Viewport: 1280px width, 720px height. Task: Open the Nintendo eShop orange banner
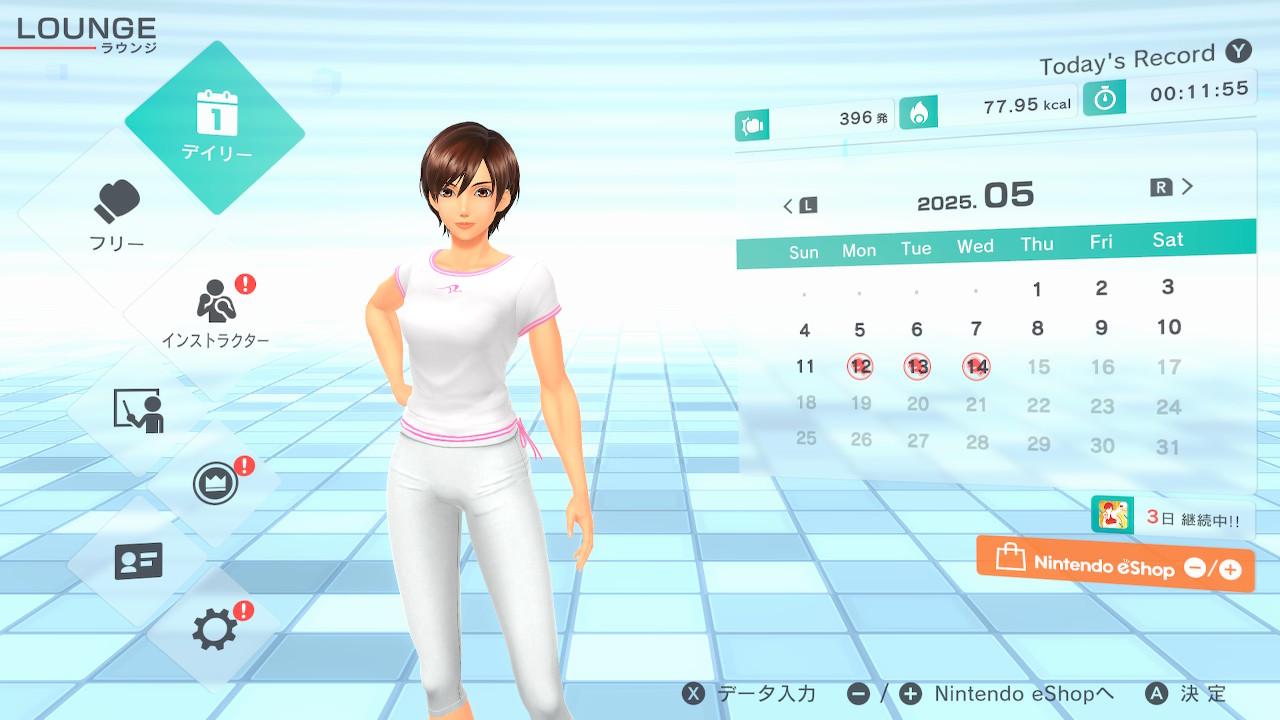click(1115, 565)
